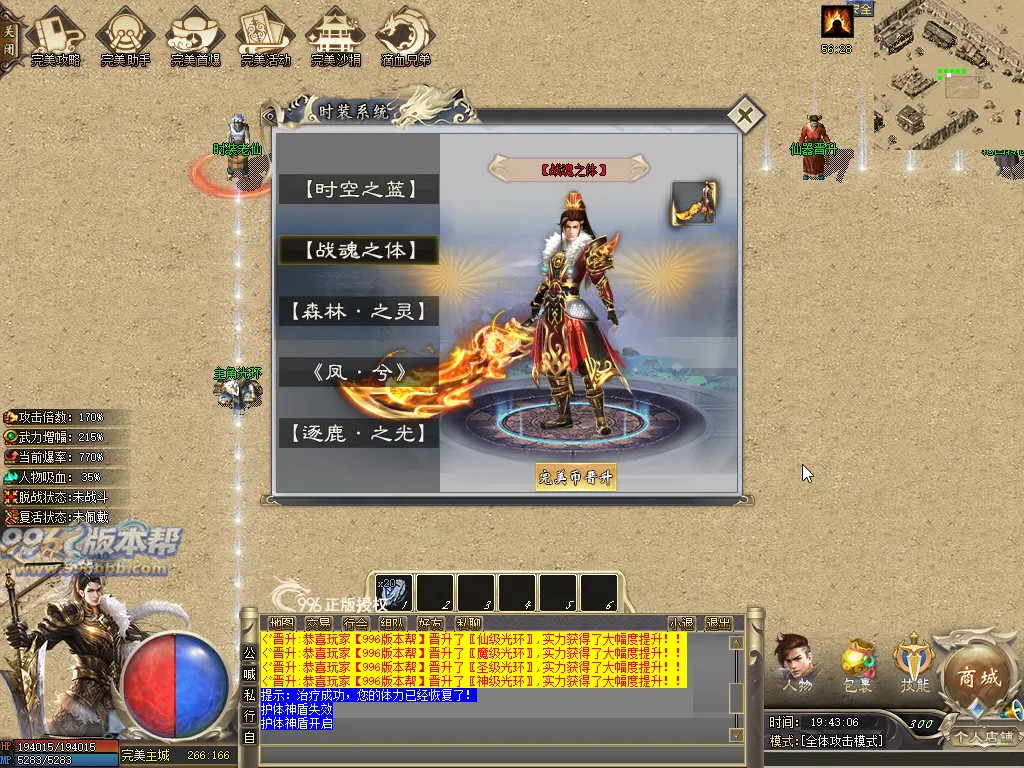Click the outfit preview thumbnail
Image resolution: width=1024 pixels, height=768 pixels.
coord(694,202)
